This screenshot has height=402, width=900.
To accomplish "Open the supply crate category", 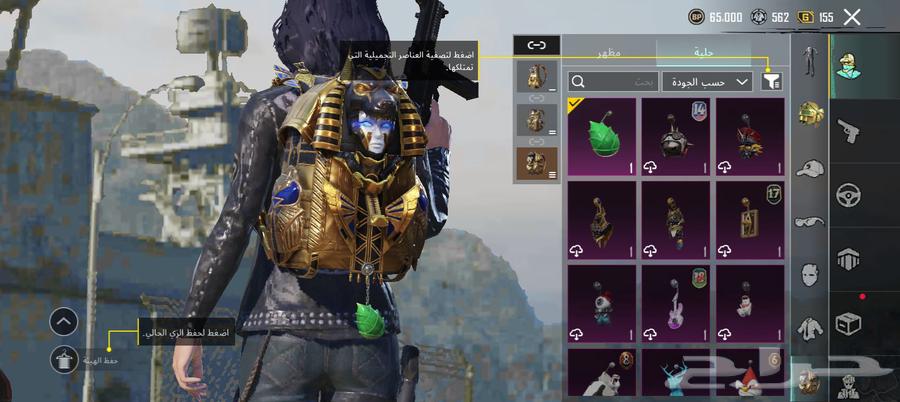I will tap(848, 324).
